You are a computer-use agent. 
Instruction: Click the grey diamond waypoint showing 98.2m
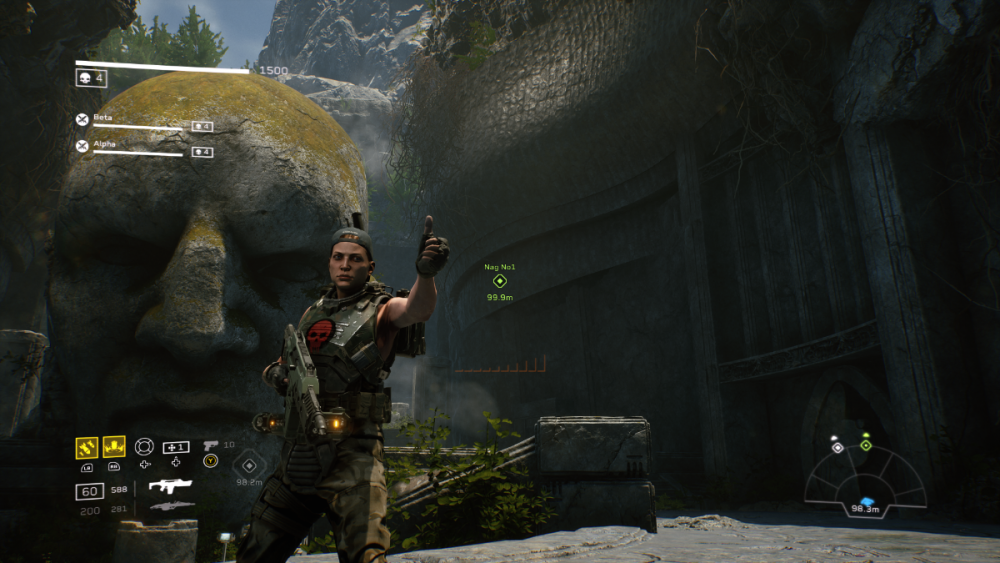(x=248, y=464)
